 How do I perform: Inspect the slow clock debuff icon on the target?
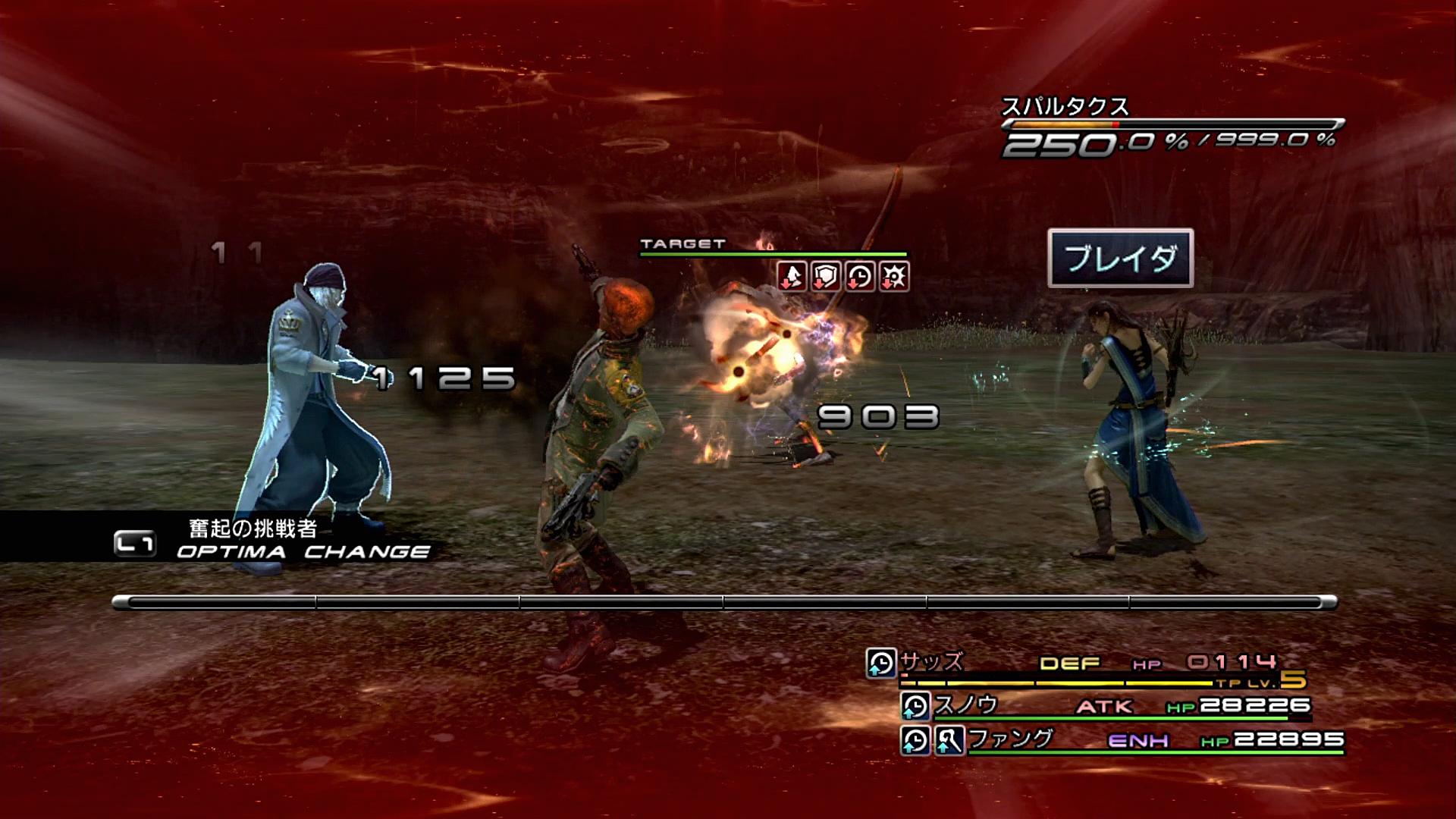(x=859, y=277)
